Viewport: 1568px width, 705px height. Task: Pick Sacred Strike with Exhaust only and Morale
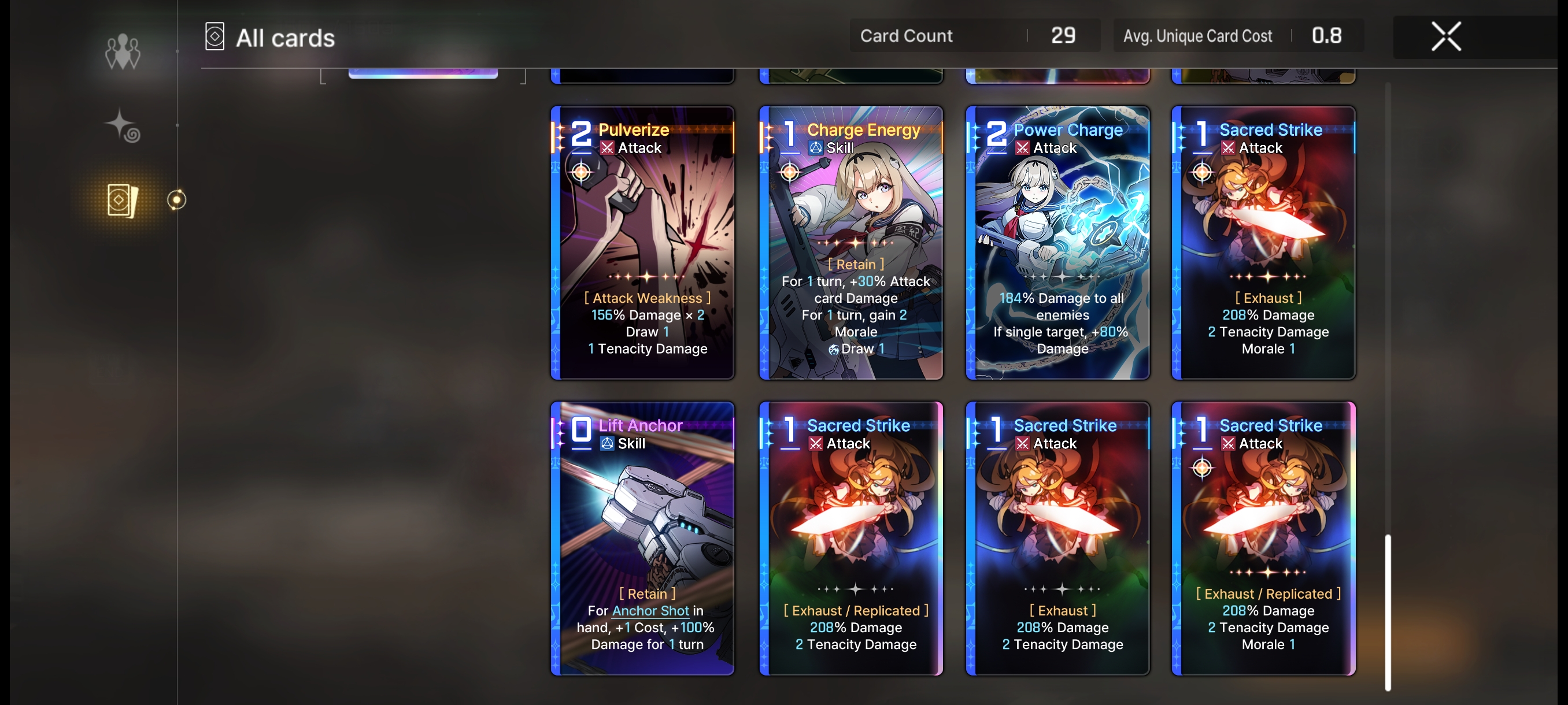[x=1263, y=242]
